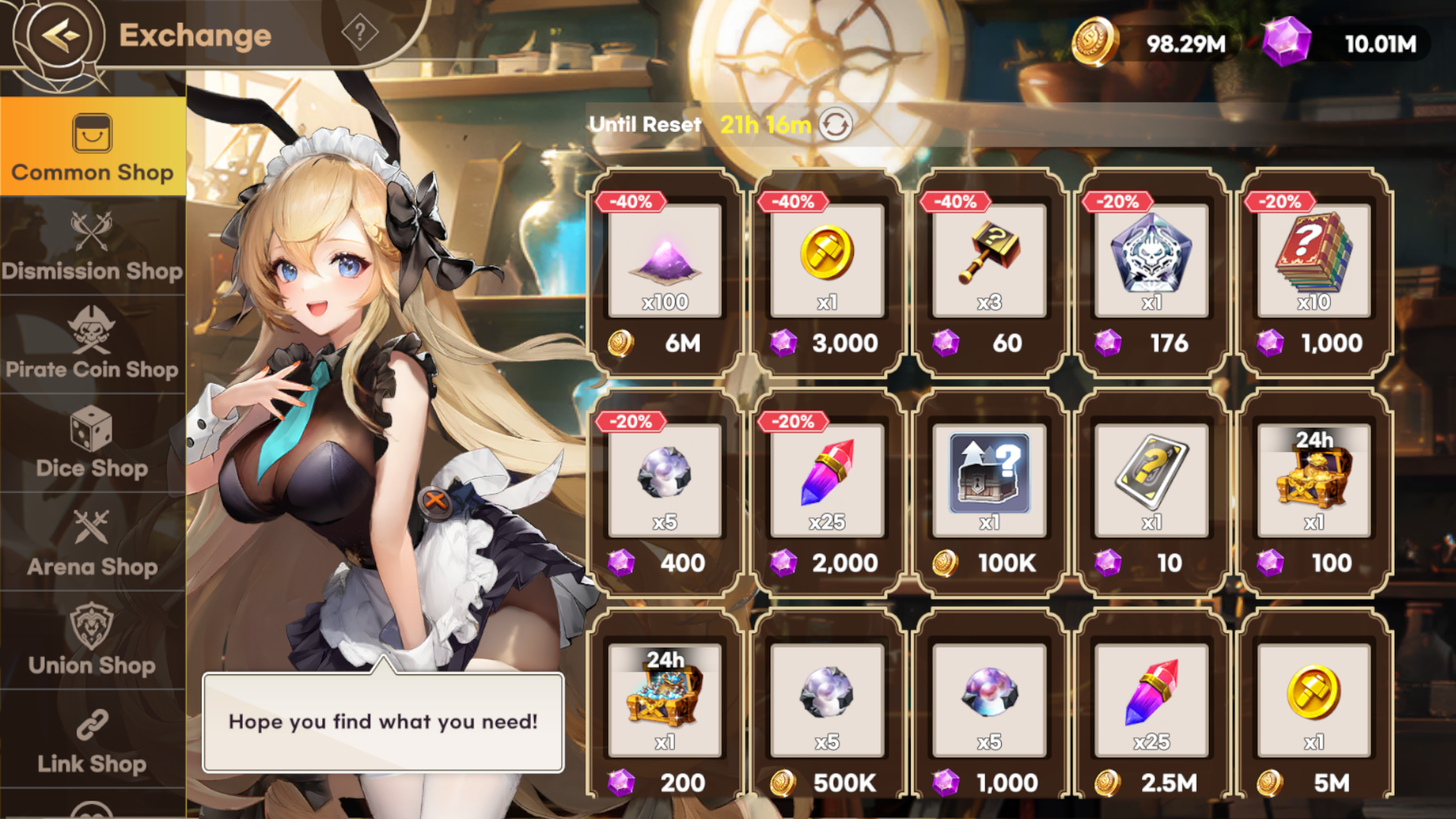Purchase the skull pentagon emblem for 176 gems
This screenshot has width=1456, height=819.
pyautogui.click(x=1151, y=273)
